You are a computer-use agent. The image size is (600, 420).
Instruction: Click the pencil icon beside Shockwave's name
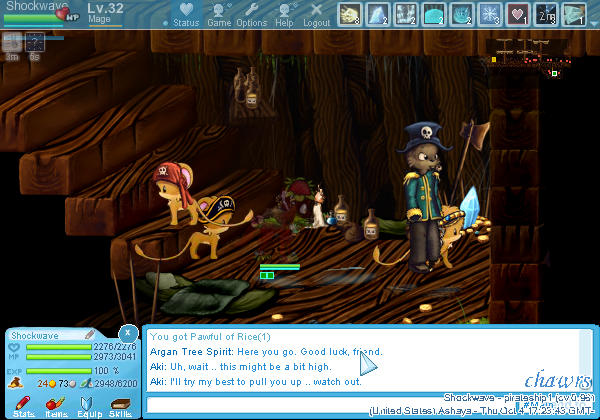(89, 335)
